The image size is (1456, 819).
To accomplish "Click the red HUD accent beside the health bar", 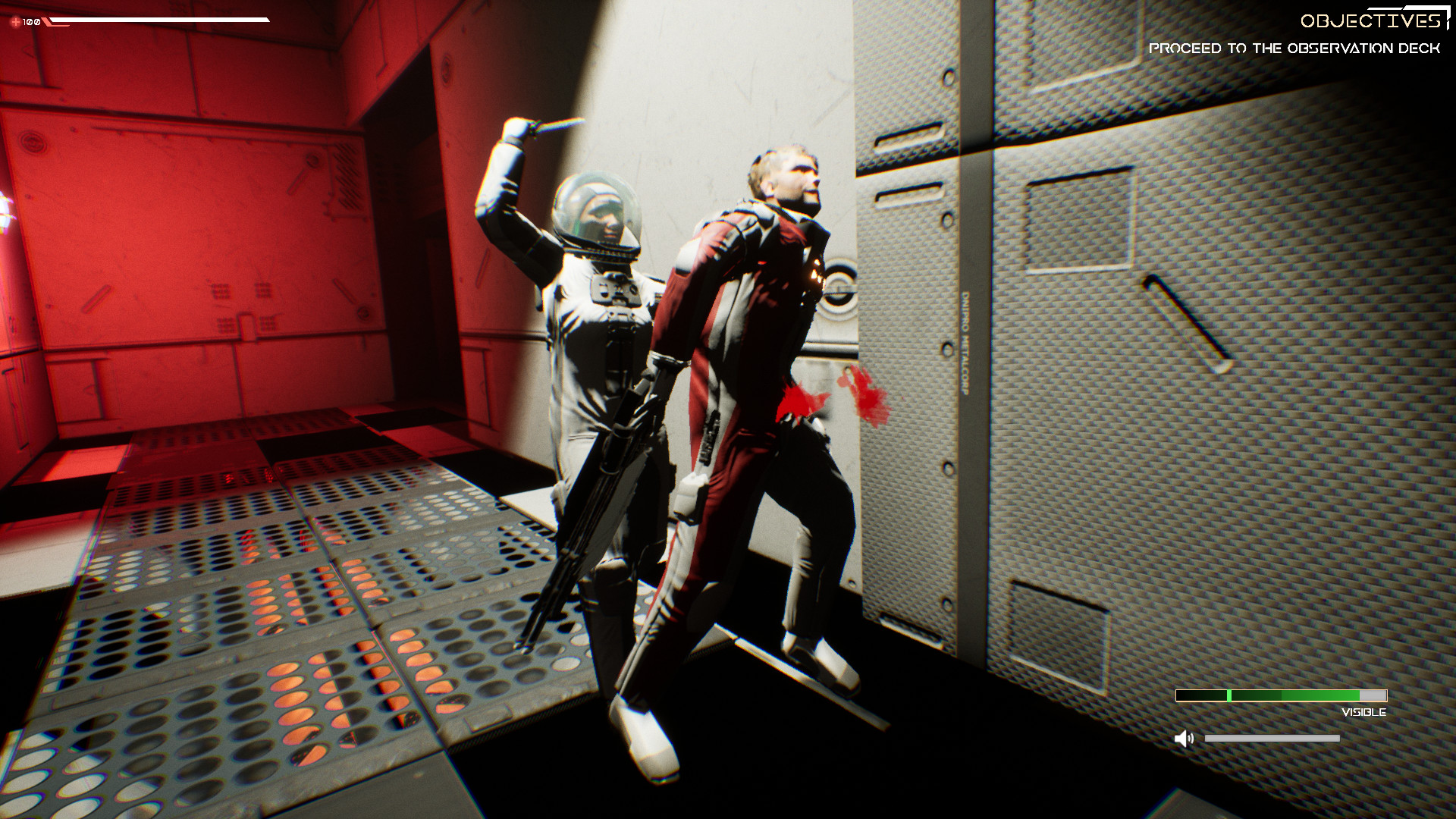I will 49,22.
